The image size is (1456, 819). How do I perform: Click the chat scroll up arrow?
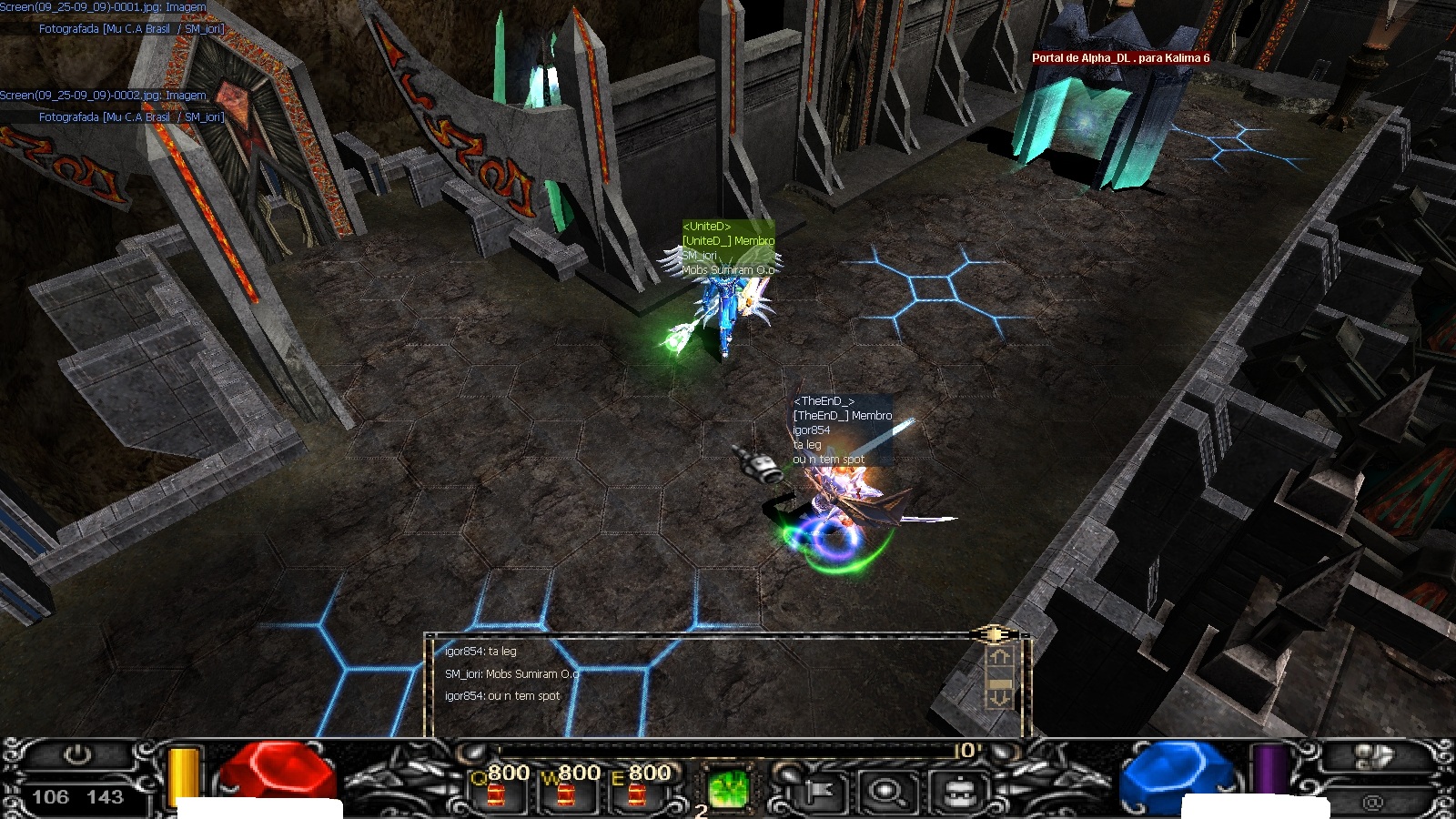[x=1000, y=657]
